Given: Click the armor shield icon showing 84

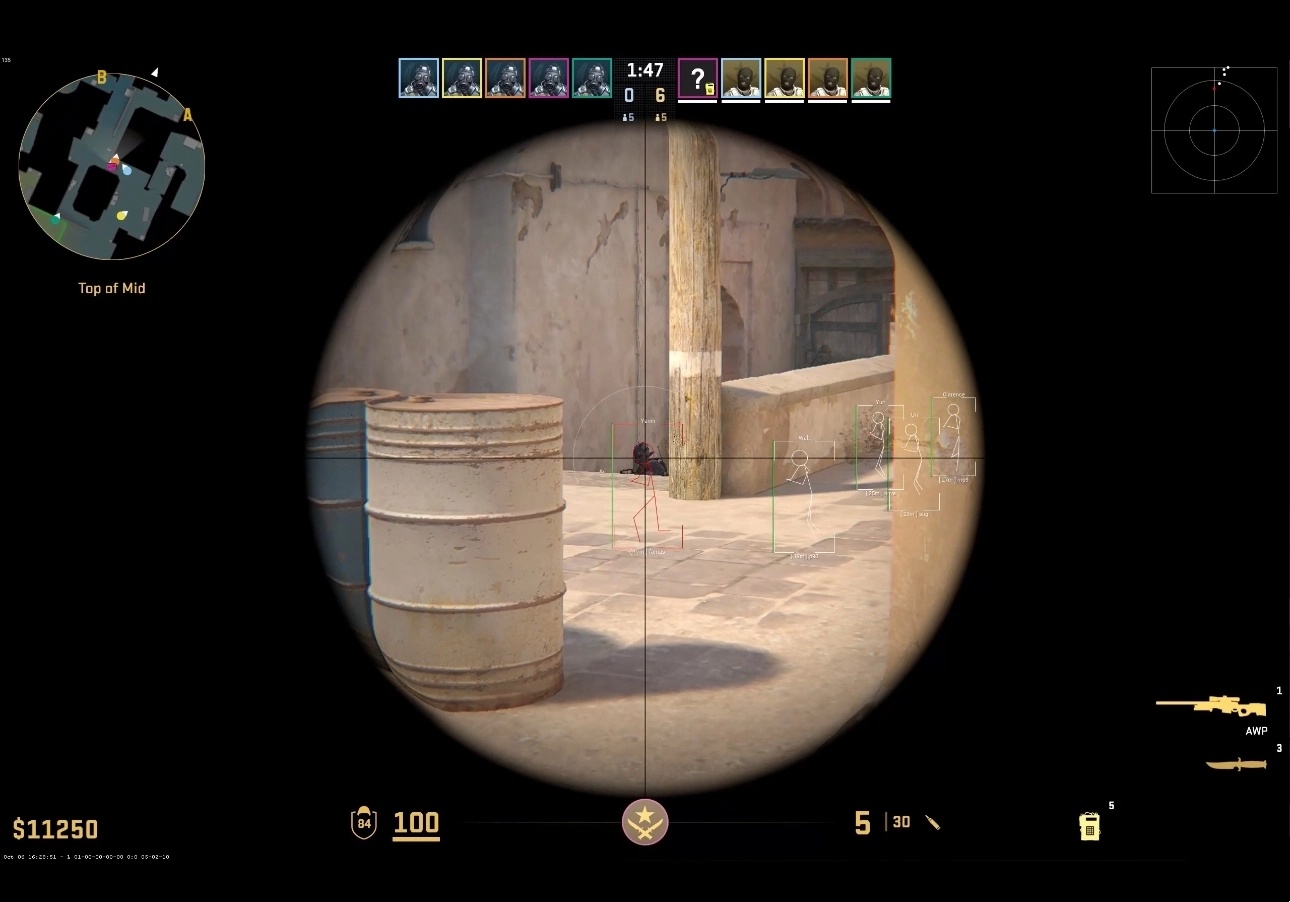Looking at the screenshot, I should pyautogui.click(x=364, y=822).
